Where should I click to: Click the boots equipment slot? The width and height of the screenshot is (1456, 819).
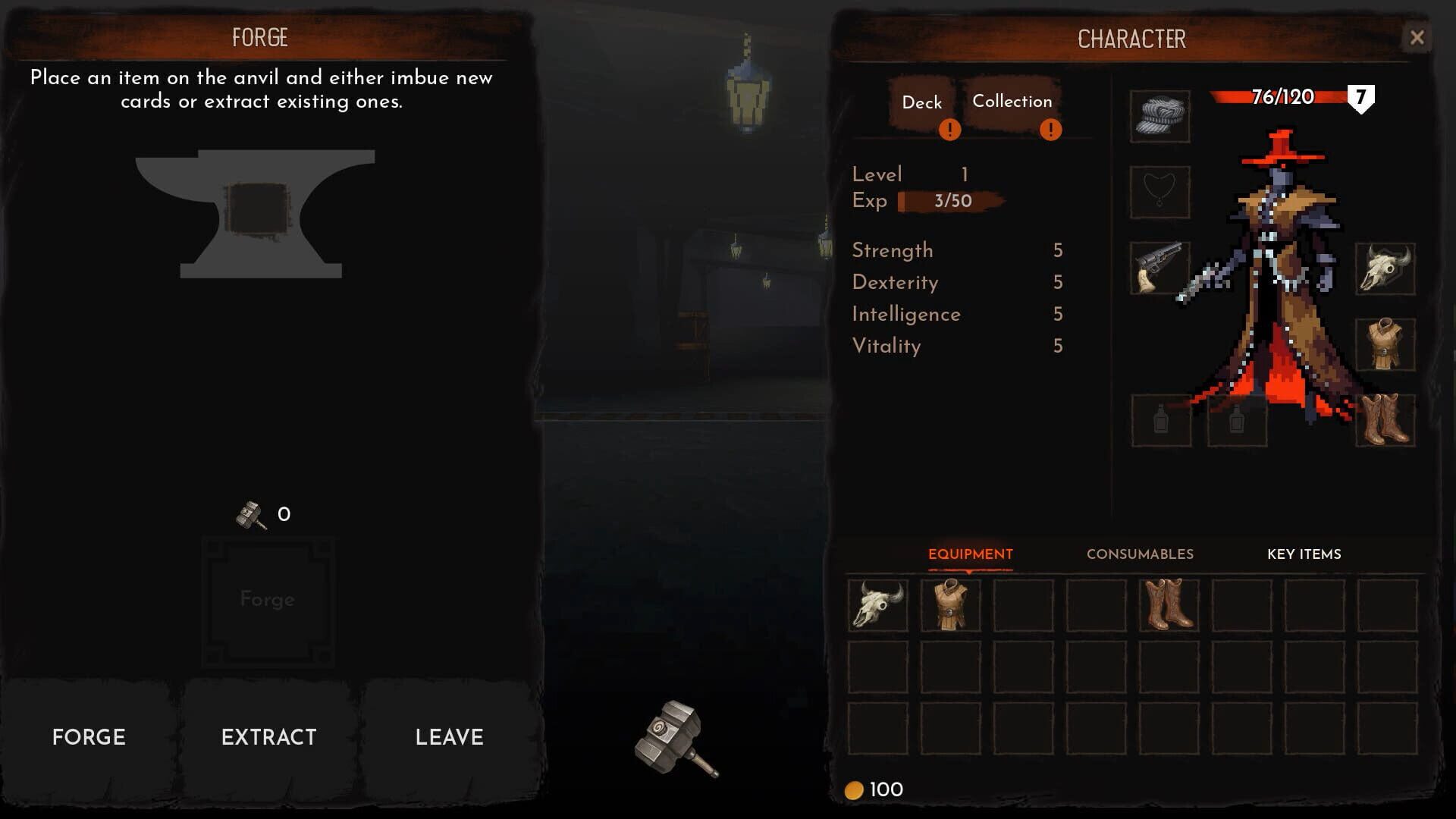[x=1387, y=419]
